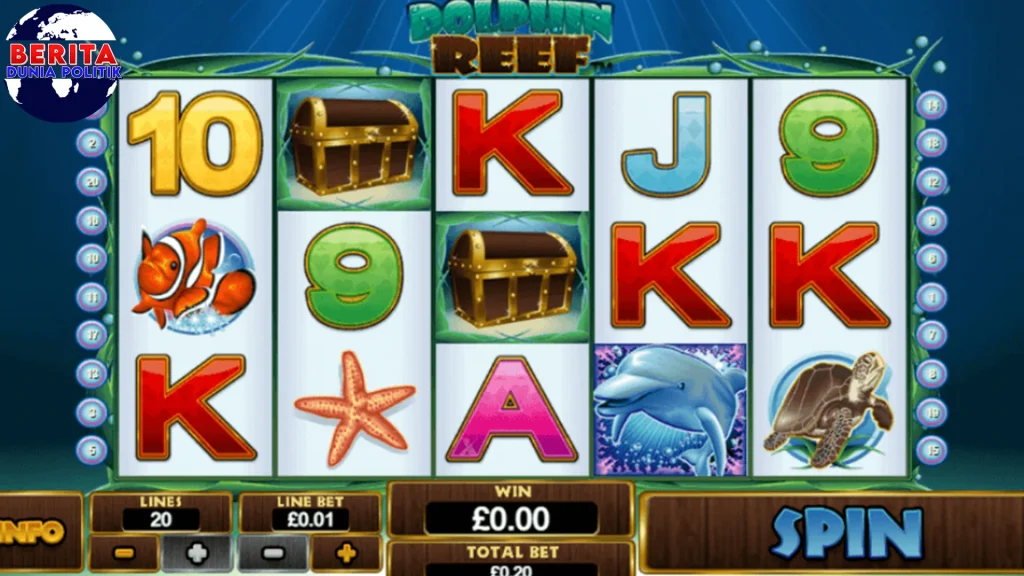Spin the reels with the SPIN button
This screenshot has width=1024, height=576.
pos(847,533)
